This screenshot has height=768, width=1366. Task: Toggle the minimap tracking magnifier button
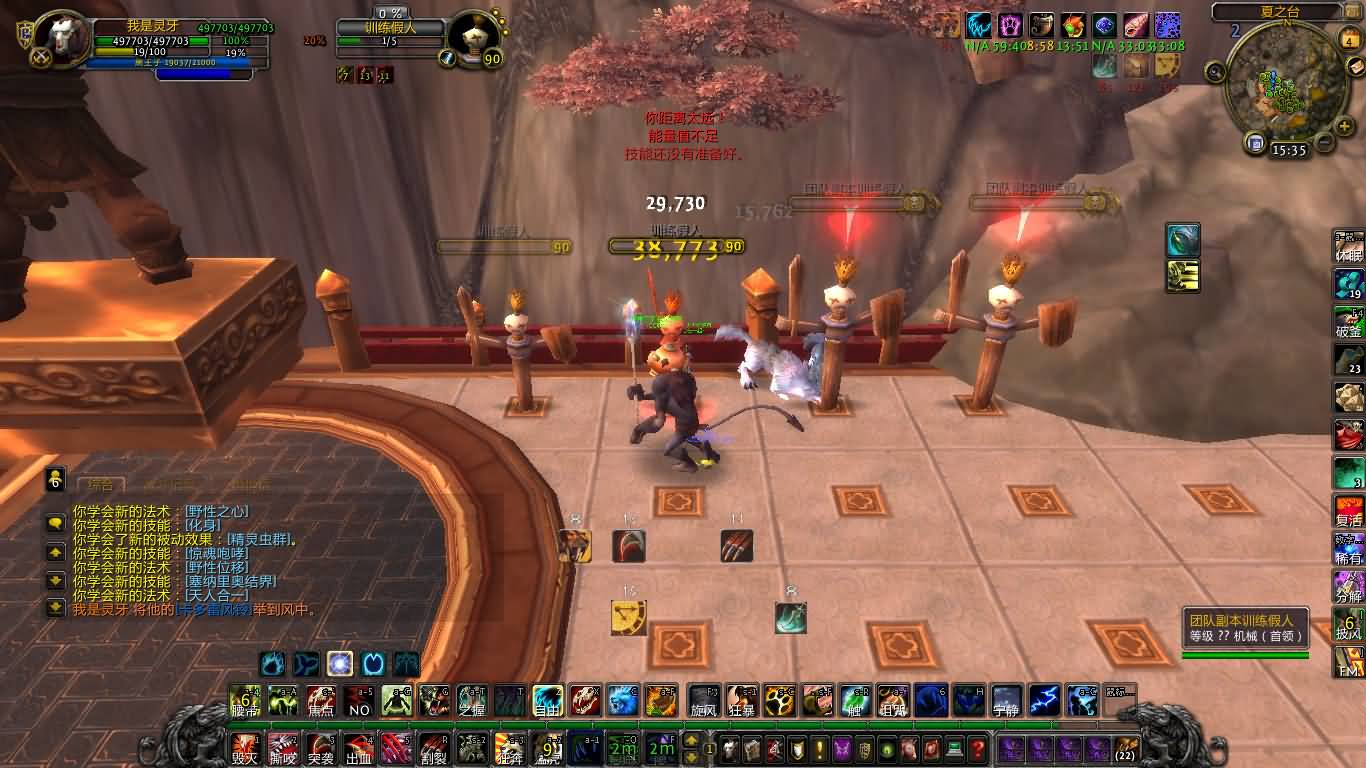(1215, 71)
